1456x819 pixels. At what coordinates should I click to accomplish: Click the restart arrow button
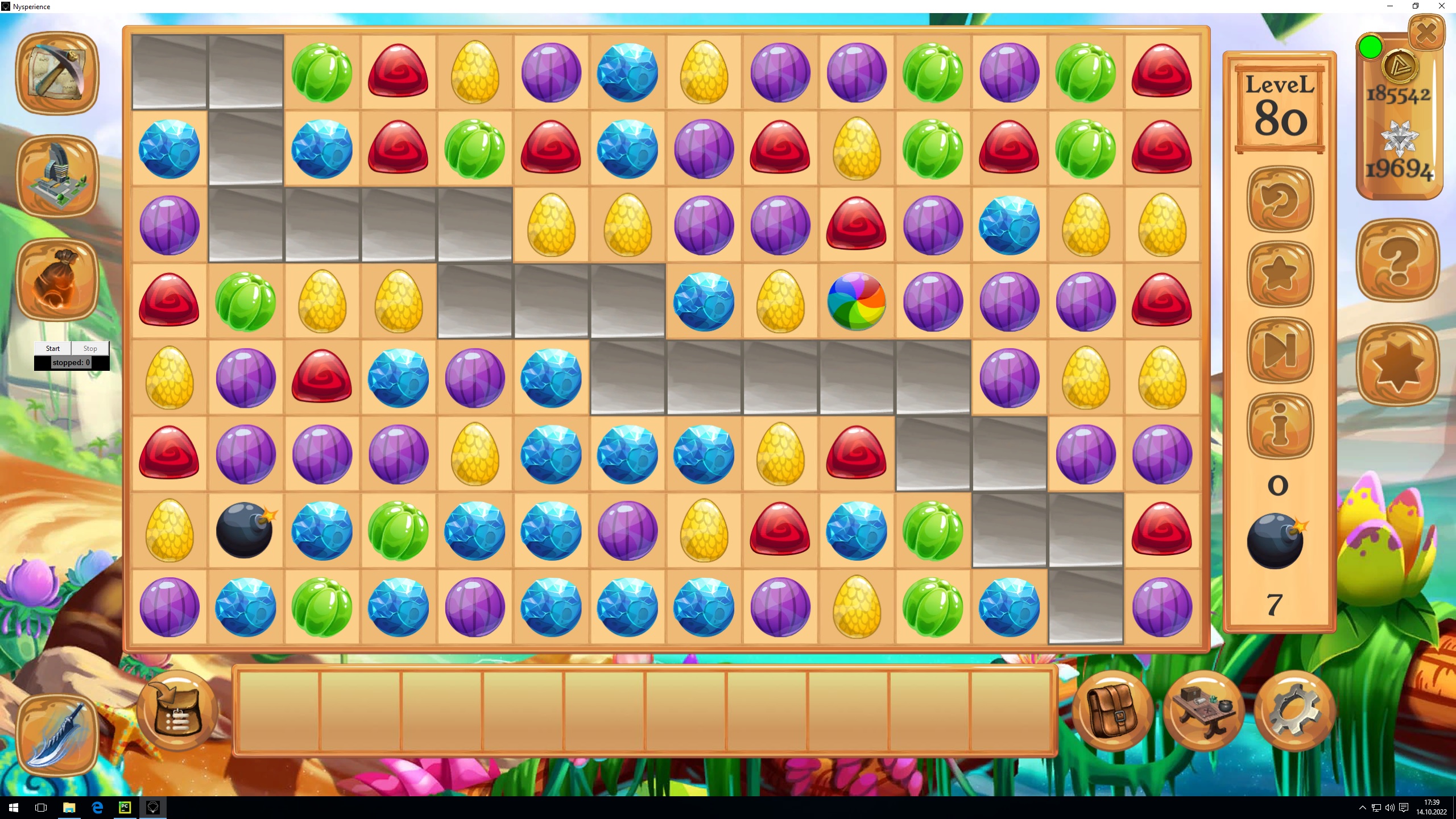coord(1280,199)
